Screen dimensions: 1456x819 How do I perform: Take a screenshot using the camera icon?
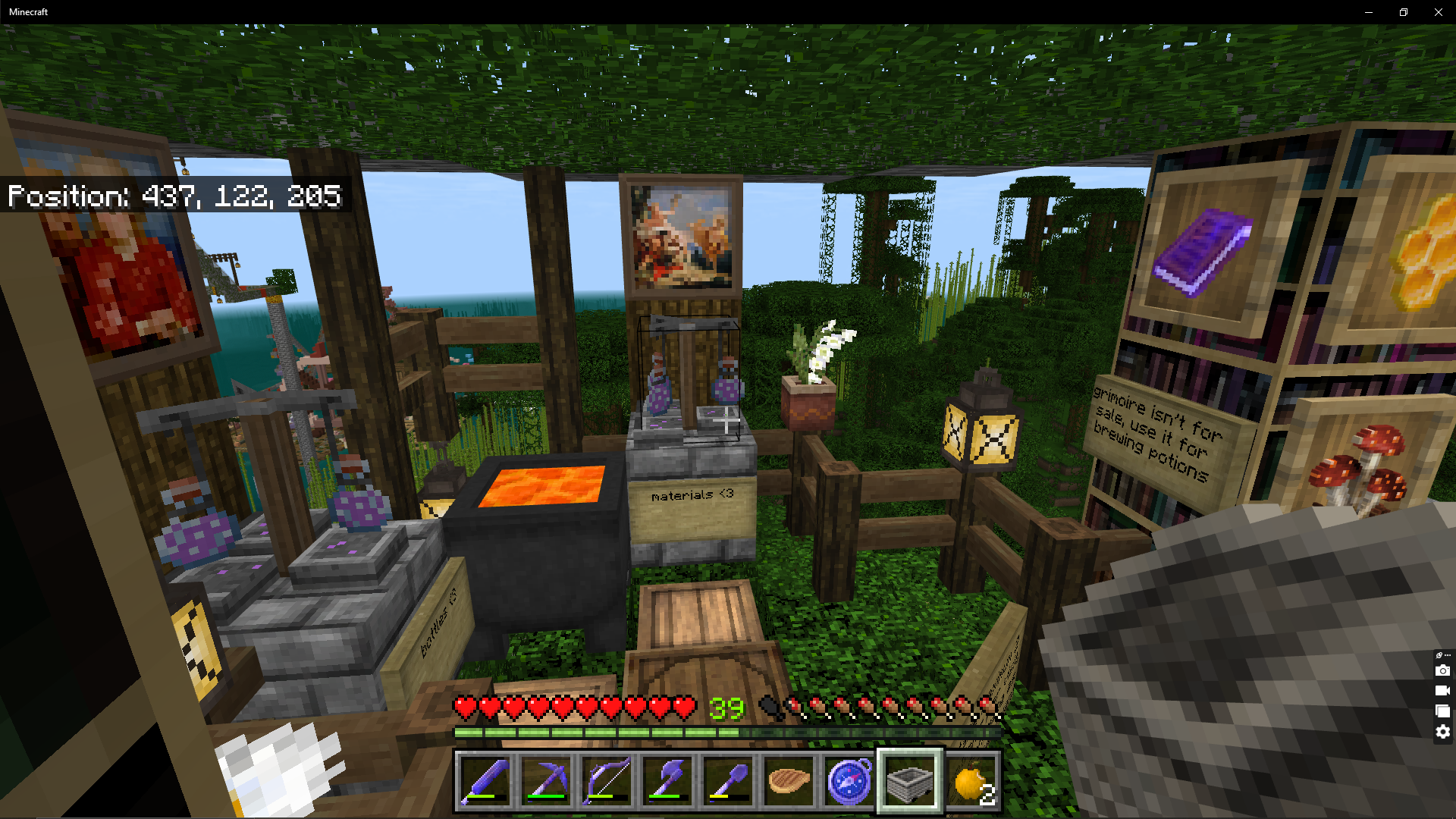pyautogui.click(x=1442, y=671)
